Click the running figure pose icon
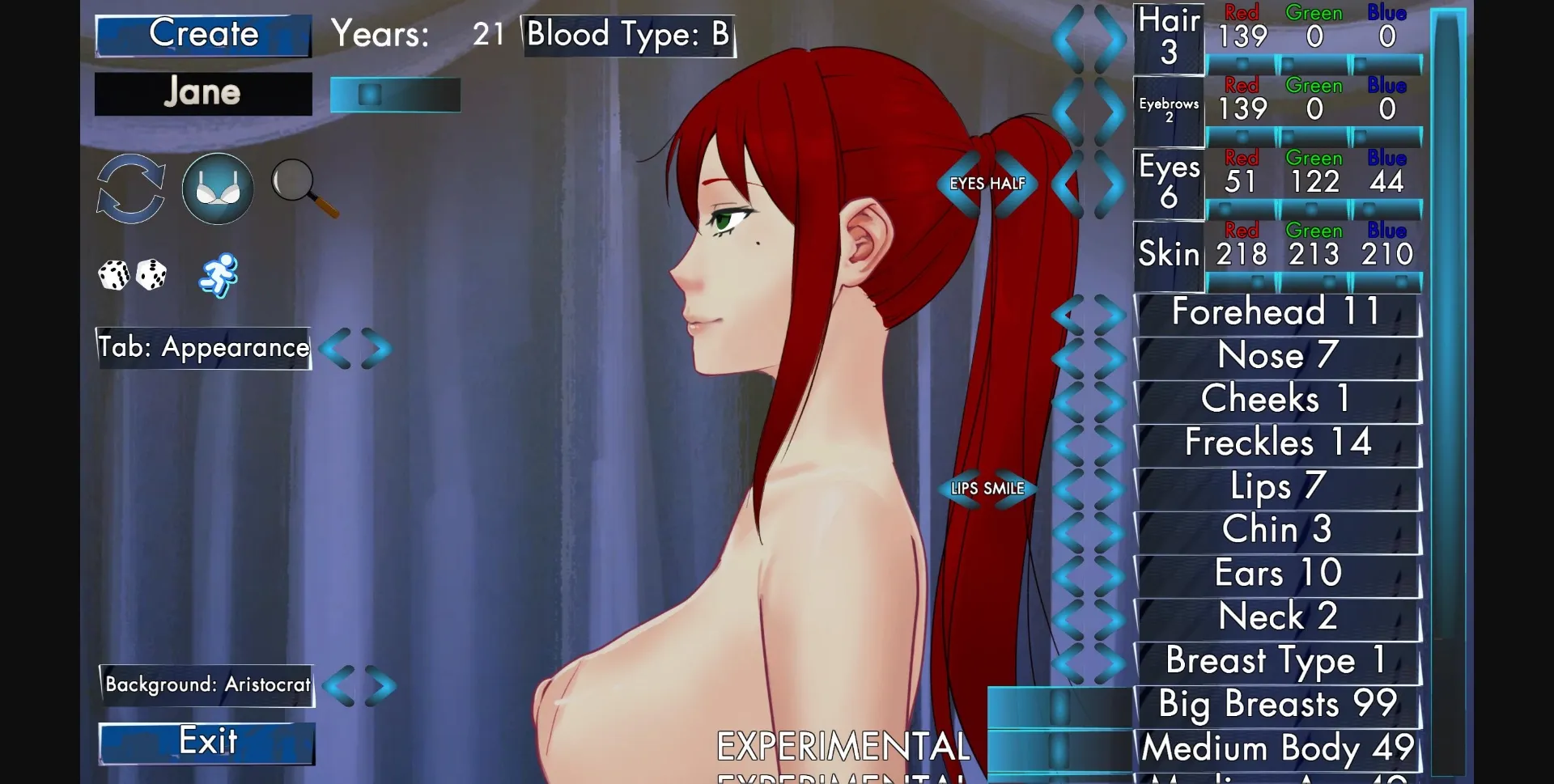Screen dimensions: 1554x784 (220, 275)
